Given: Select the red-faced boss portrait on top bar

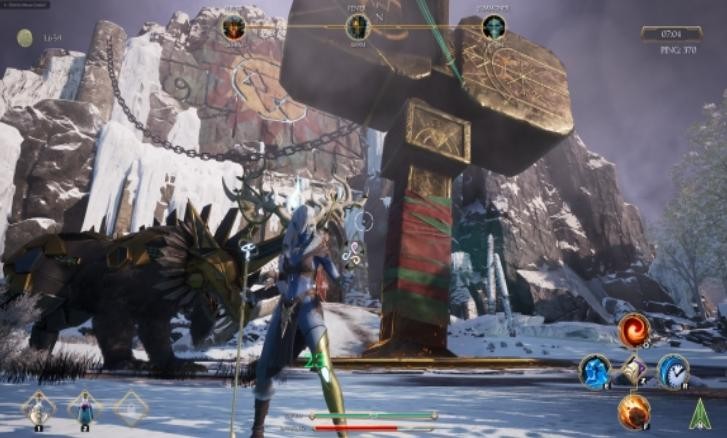Looking at the screenshot, I should (234, 27).
